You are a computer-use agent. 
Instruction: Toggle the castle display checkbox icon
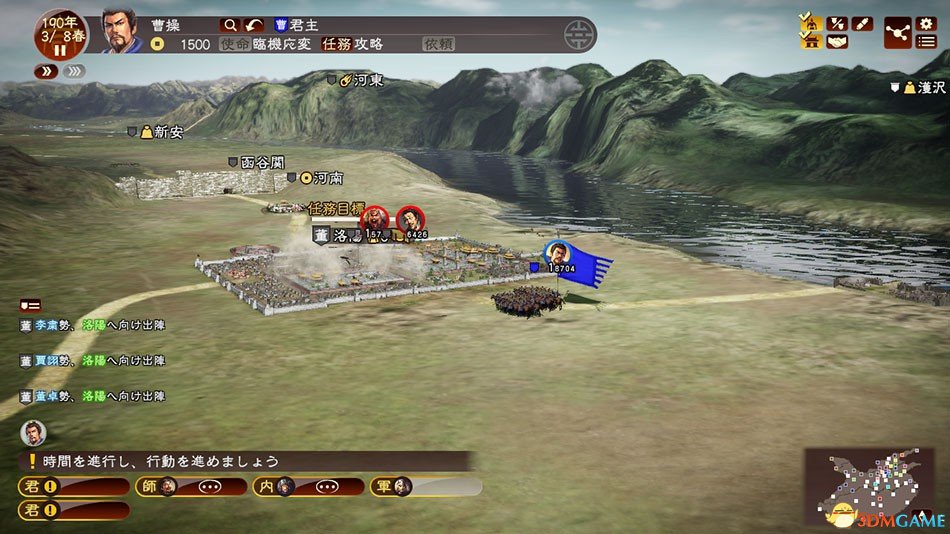tap(809, 41)
